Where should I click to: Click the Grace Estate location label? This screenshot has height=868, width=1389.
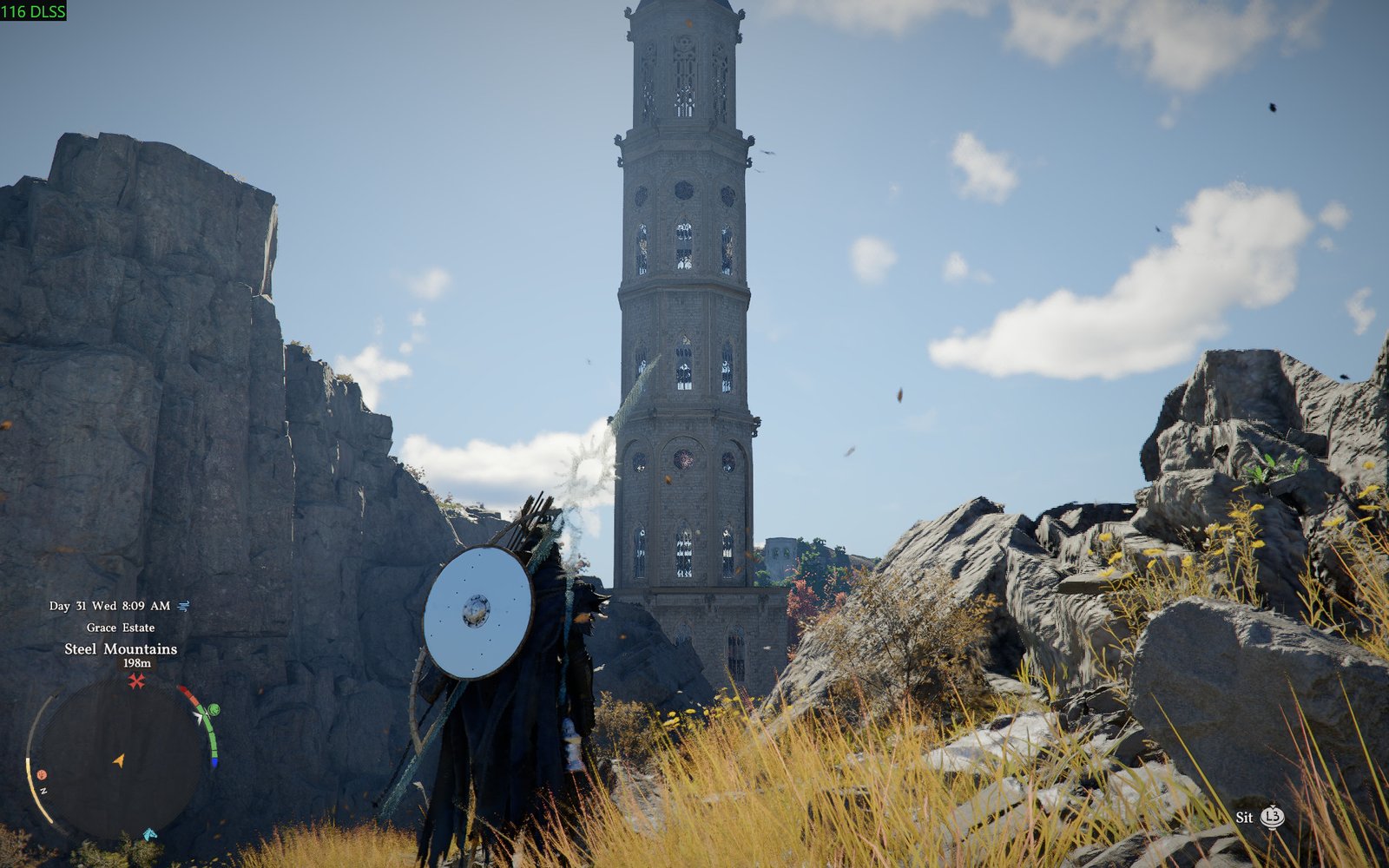121,627
